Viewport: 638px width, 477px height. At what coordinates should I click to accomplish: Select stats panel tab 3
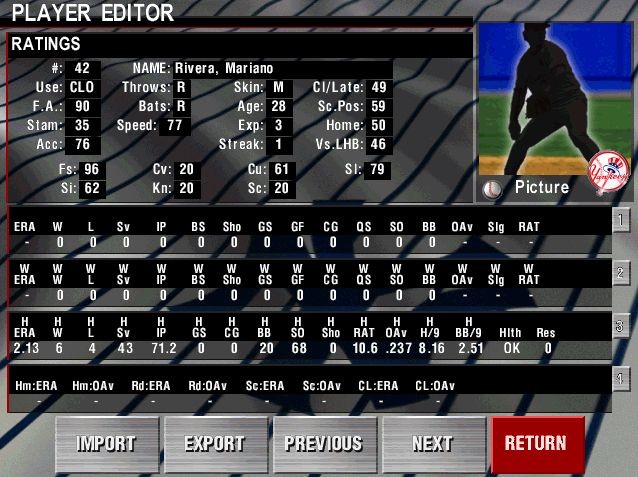(620, 326)
